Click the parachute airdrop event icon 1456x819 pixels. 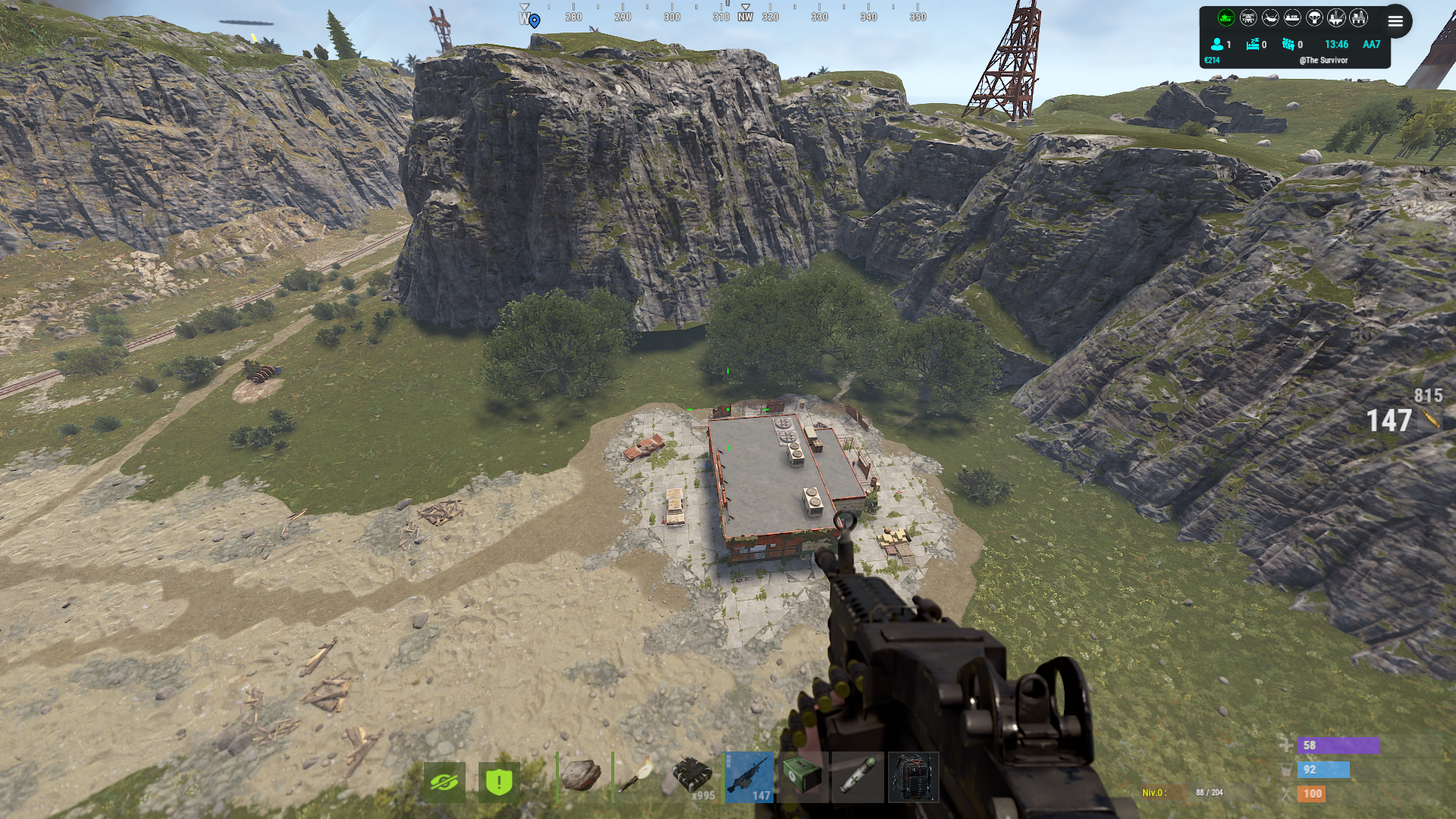point(1314,17)
